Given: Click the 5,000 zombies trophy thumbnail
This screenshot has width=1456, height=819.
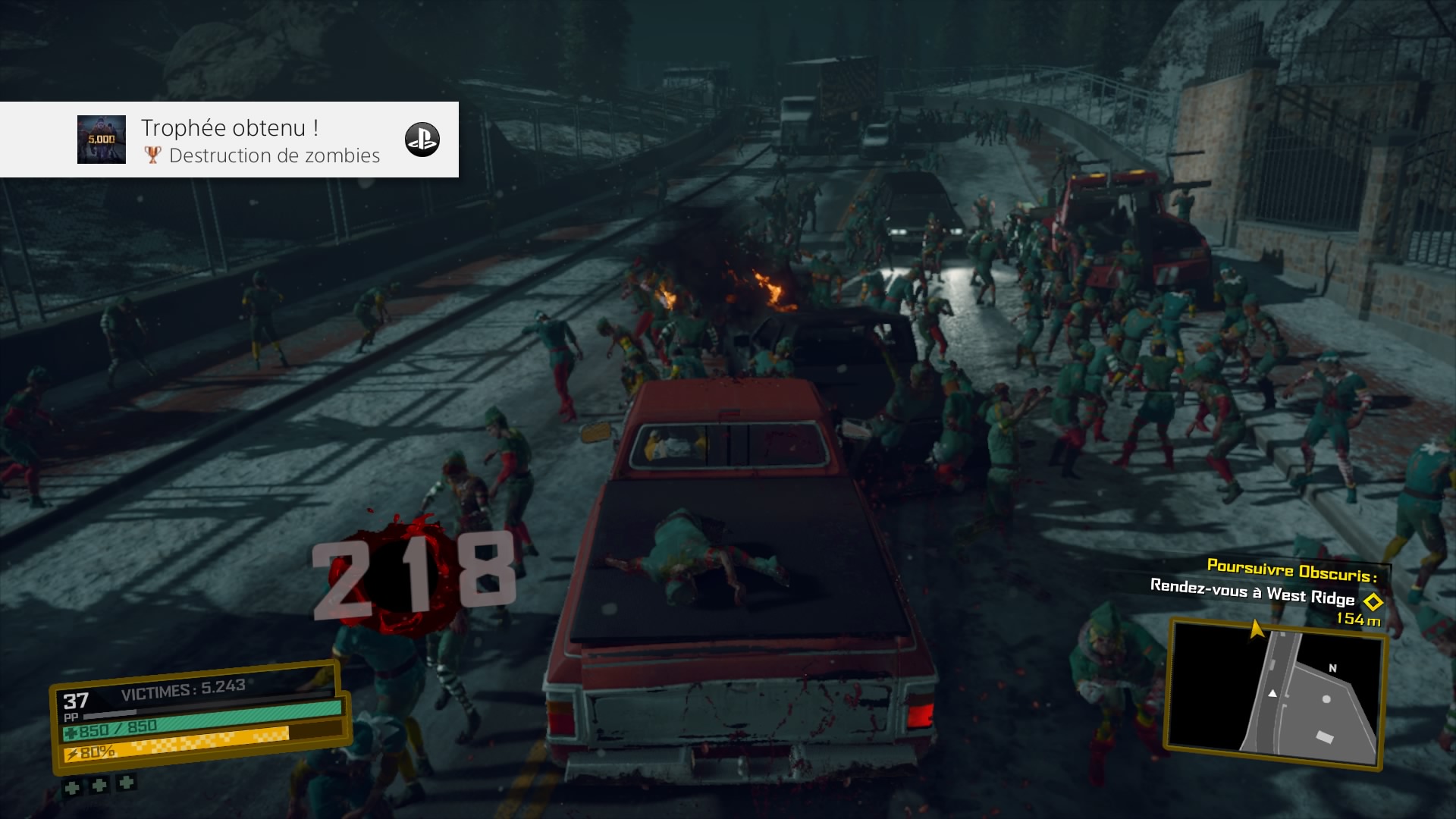Looking at the screenshot, I should click(102, 140).
